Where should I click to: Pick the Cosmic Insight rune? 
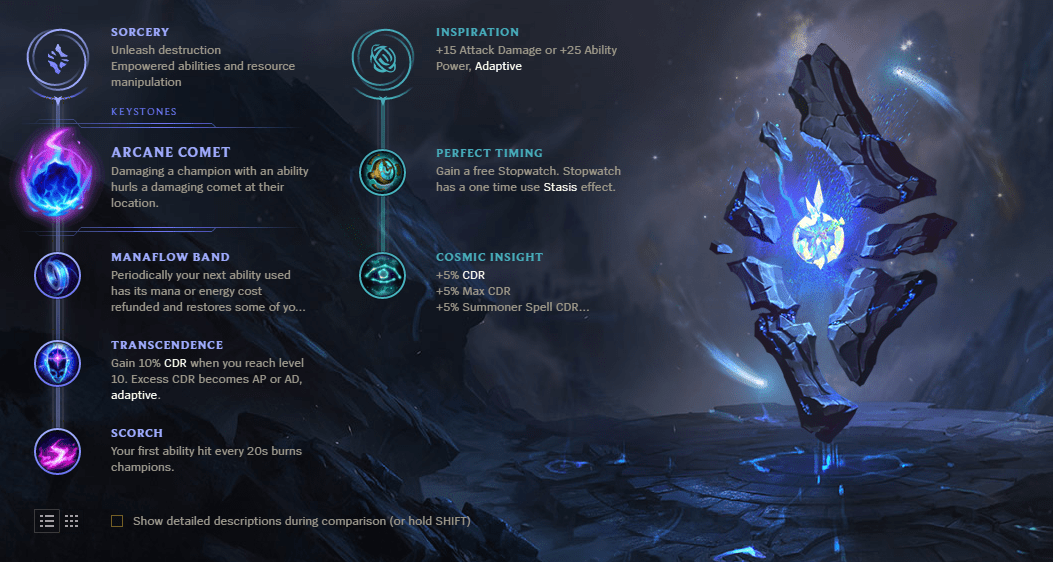[x=382, y=274]
